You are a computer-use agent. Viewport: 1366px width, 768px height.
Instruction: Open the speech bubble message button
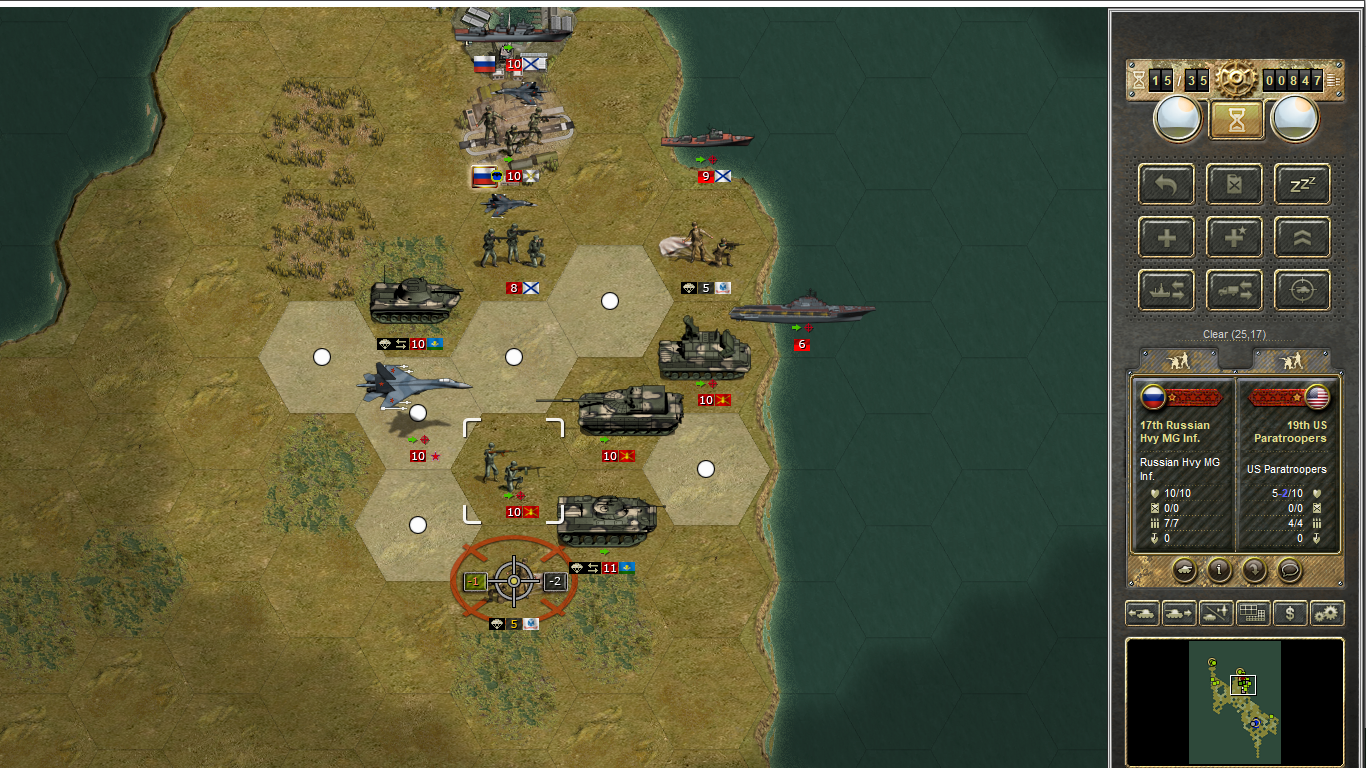tap(1291, 570)
